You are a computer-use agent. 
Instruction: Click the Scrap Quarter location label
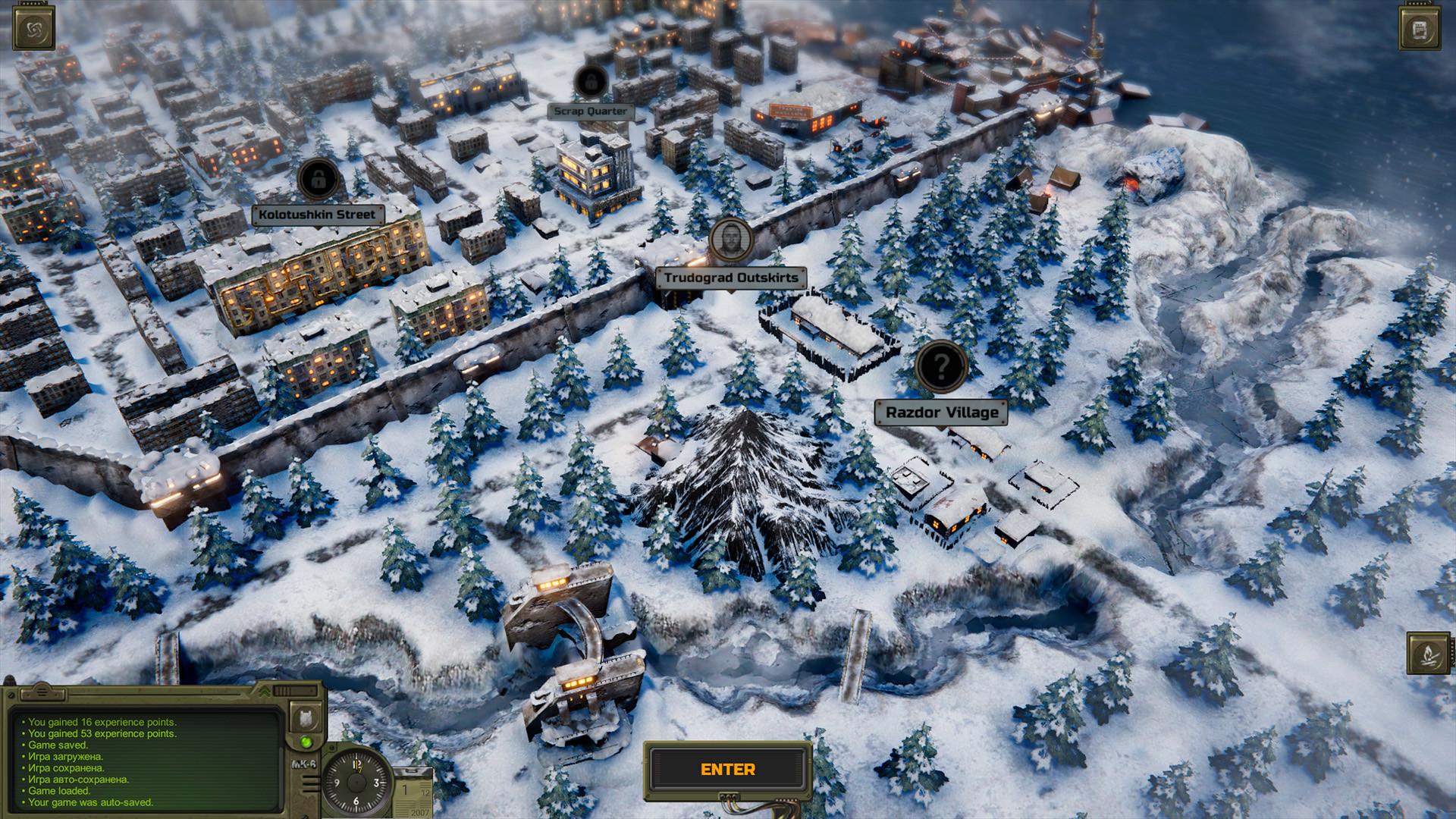coord(589,110)
